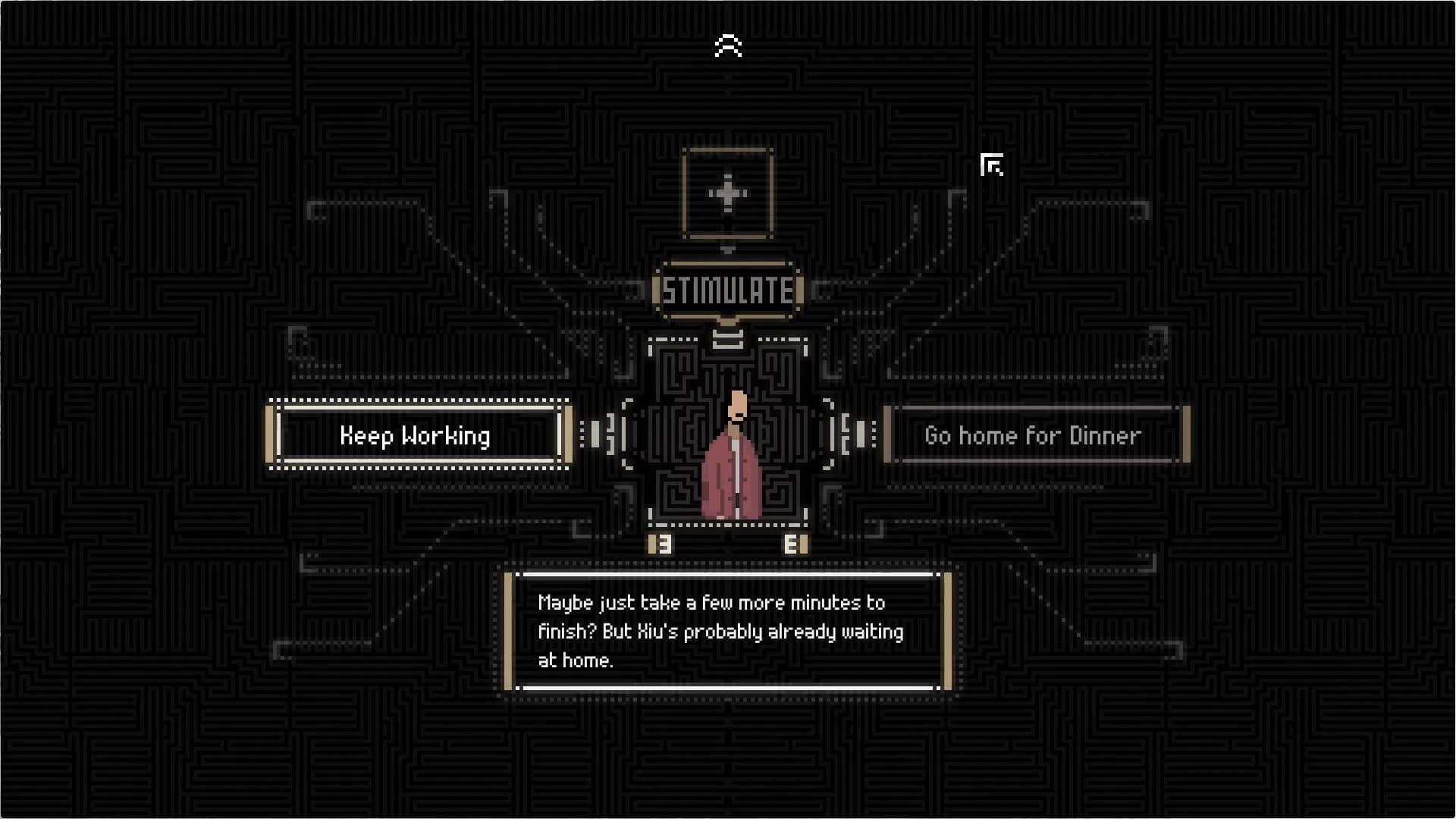Toggle the STIMULATE node
The image size is (1456, 819).
[727, 290]
